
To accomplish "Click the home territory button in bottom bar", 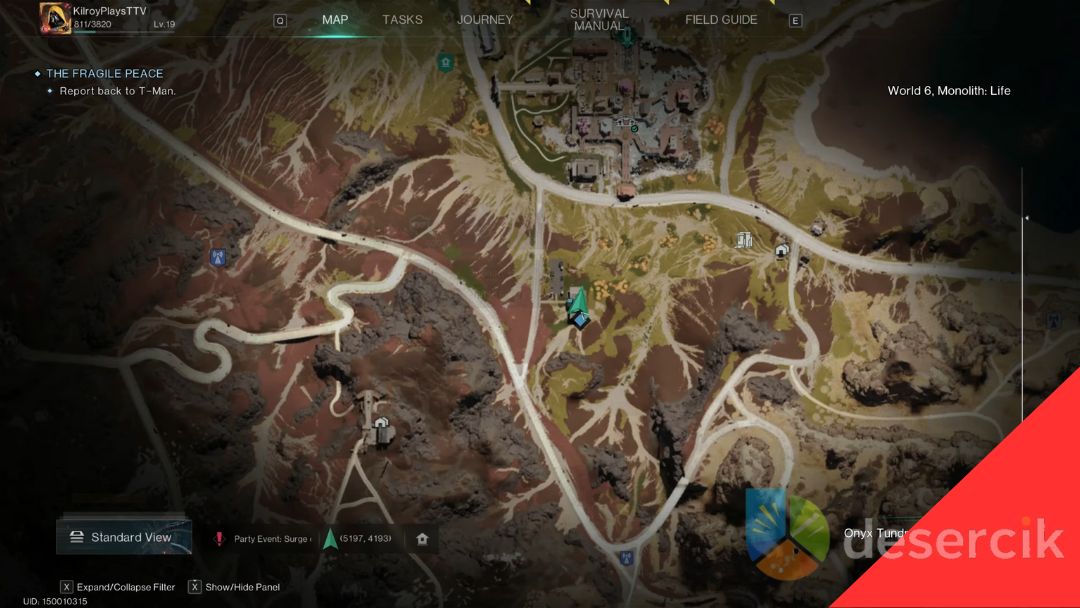I will coord(422,539).
